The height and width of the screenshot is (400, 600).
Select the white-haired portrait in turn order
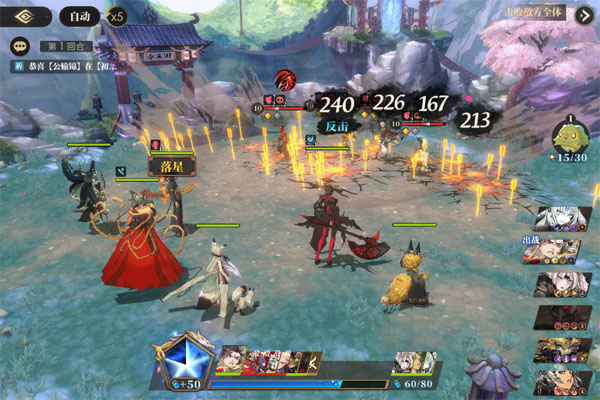point(560,218)
